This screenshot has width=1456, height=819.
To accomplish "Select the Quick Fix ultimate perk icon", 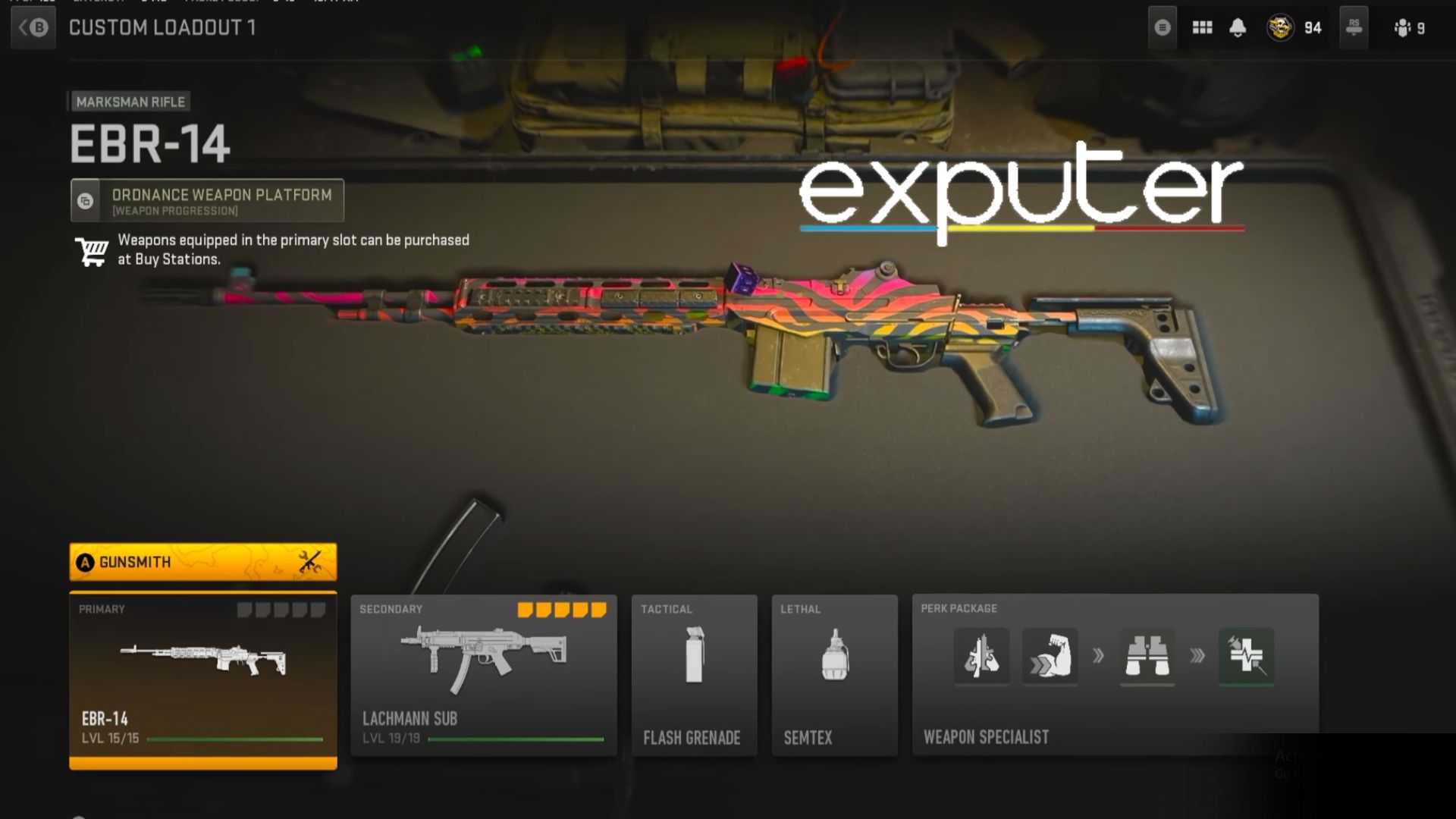I will coord(1246,657).
